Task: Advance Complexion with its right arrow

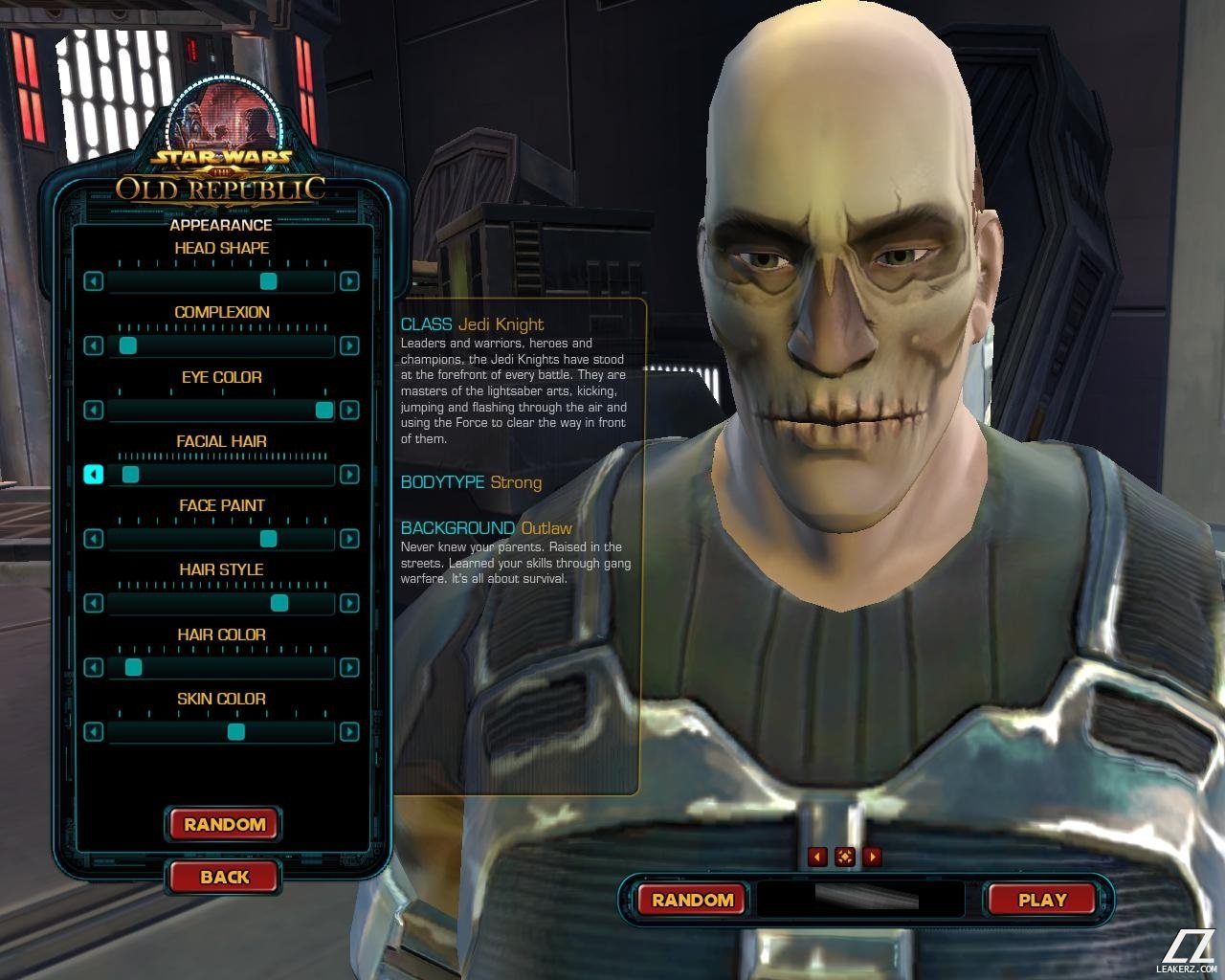Action: coord(349,345)
